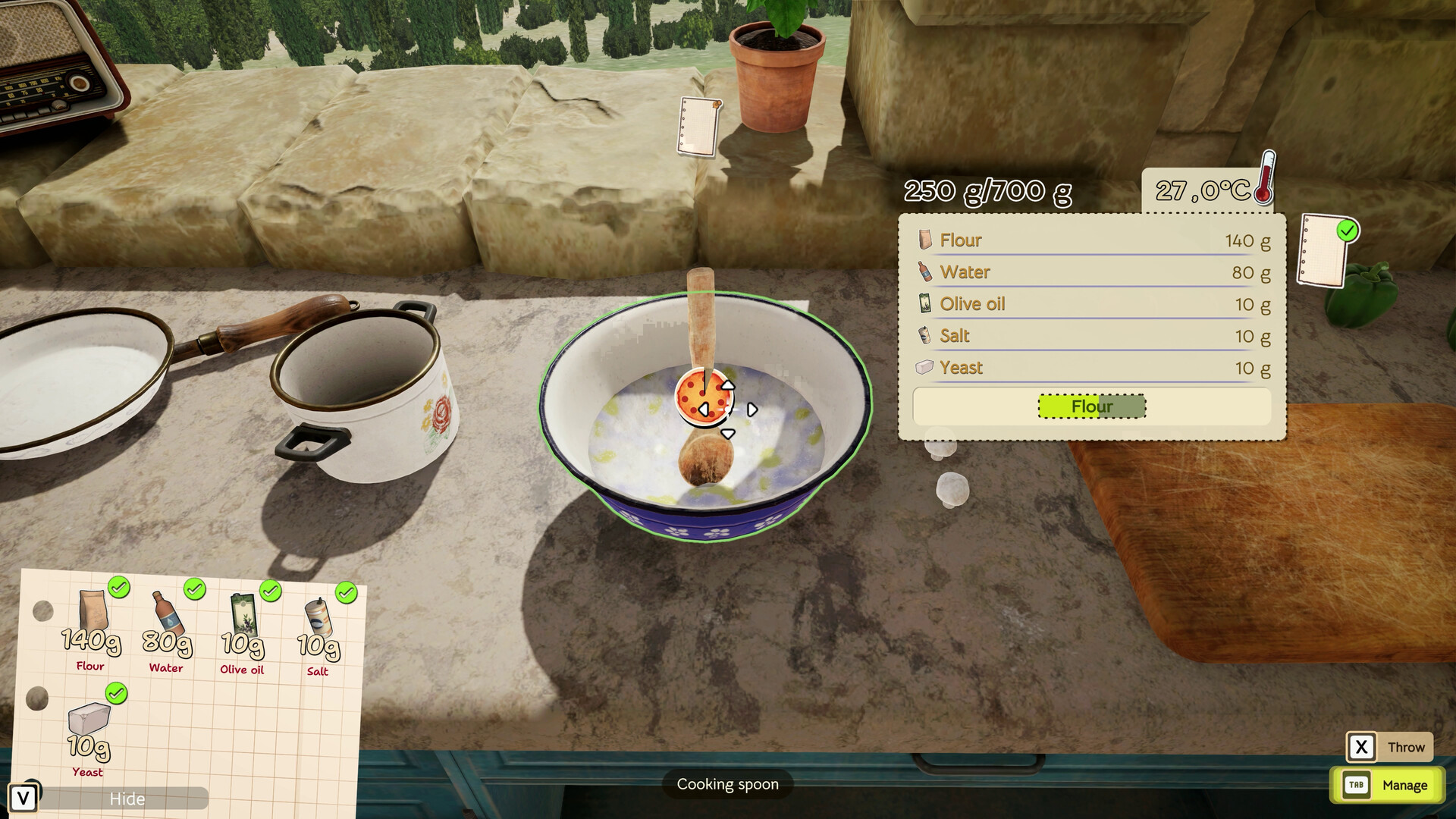The width and height of the screenshot is (1456, 819).
Task: Select the 10g Olive oil recipe item
Action: point(243,633)
